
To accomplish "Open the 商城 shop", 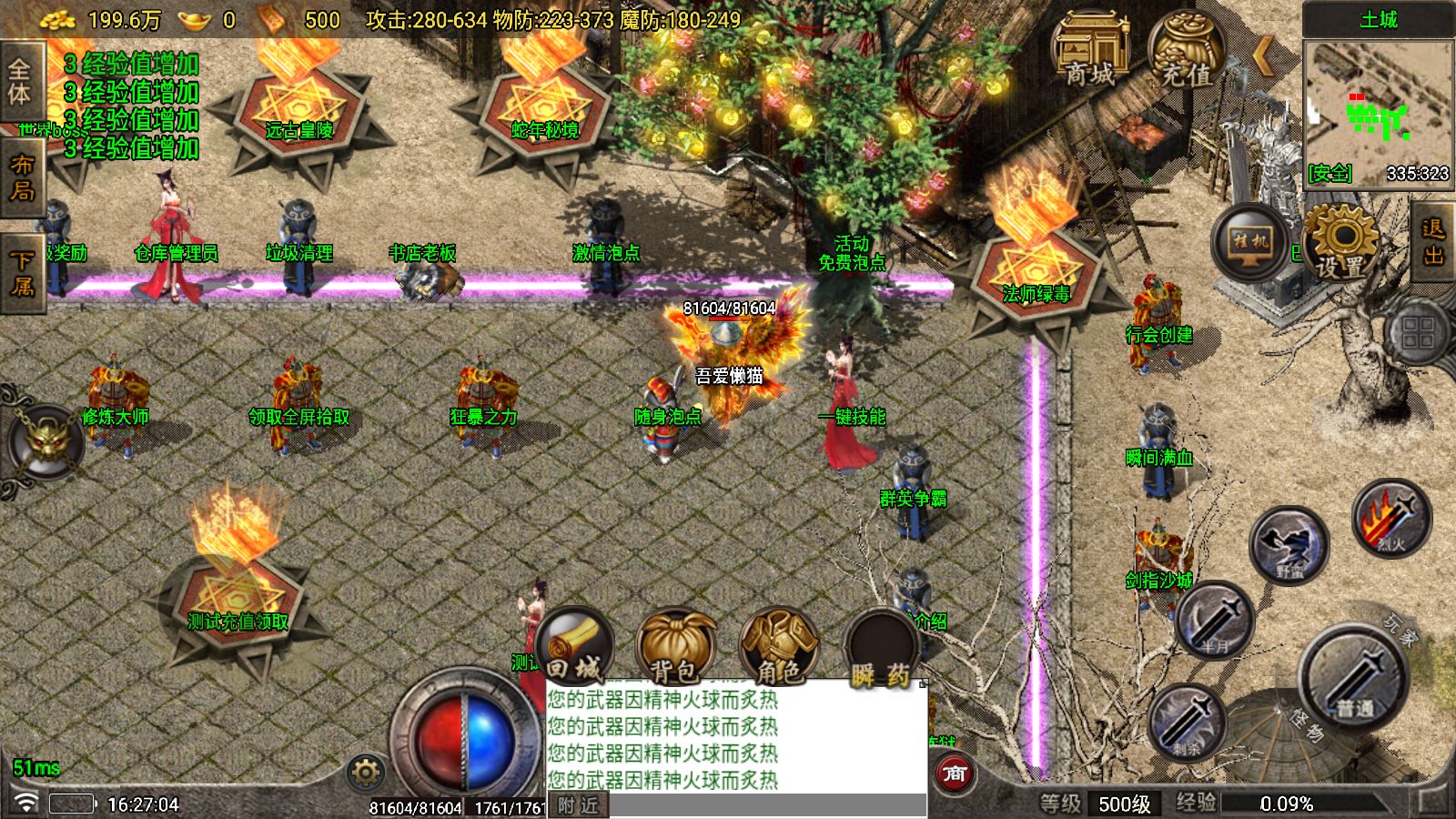I will pos(1089,51).
